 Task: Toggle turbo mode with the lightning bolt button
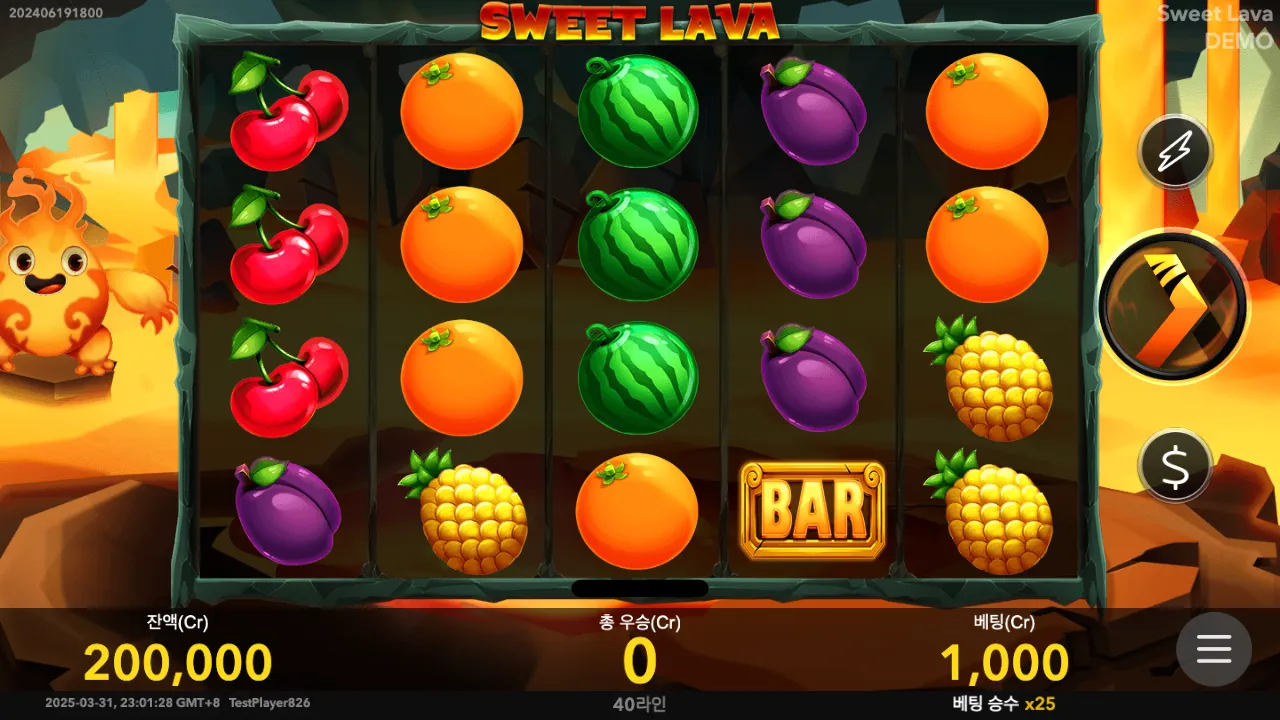click(1174, 153)
